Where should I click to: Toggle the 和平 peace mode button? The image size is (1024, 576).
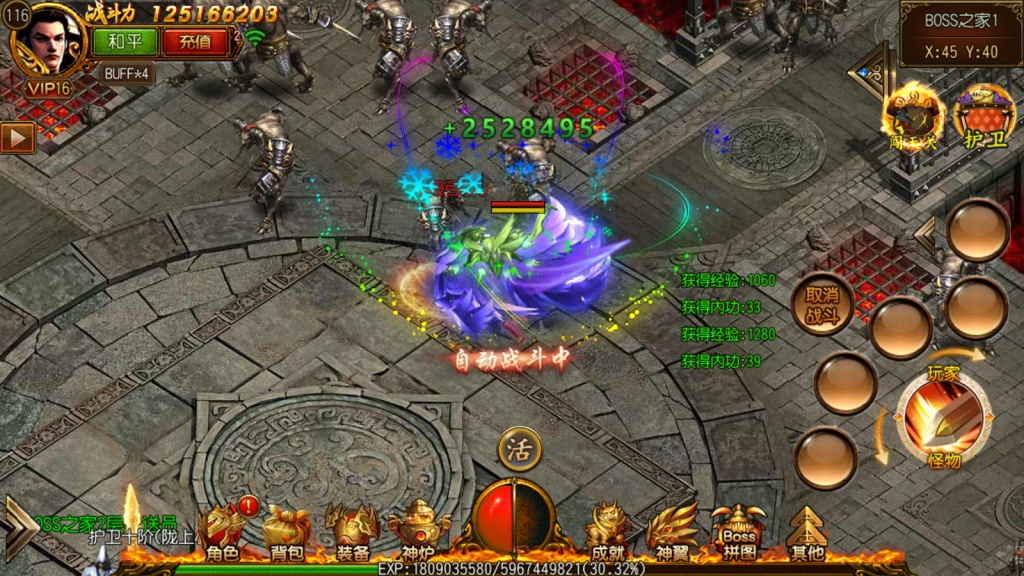118,42
